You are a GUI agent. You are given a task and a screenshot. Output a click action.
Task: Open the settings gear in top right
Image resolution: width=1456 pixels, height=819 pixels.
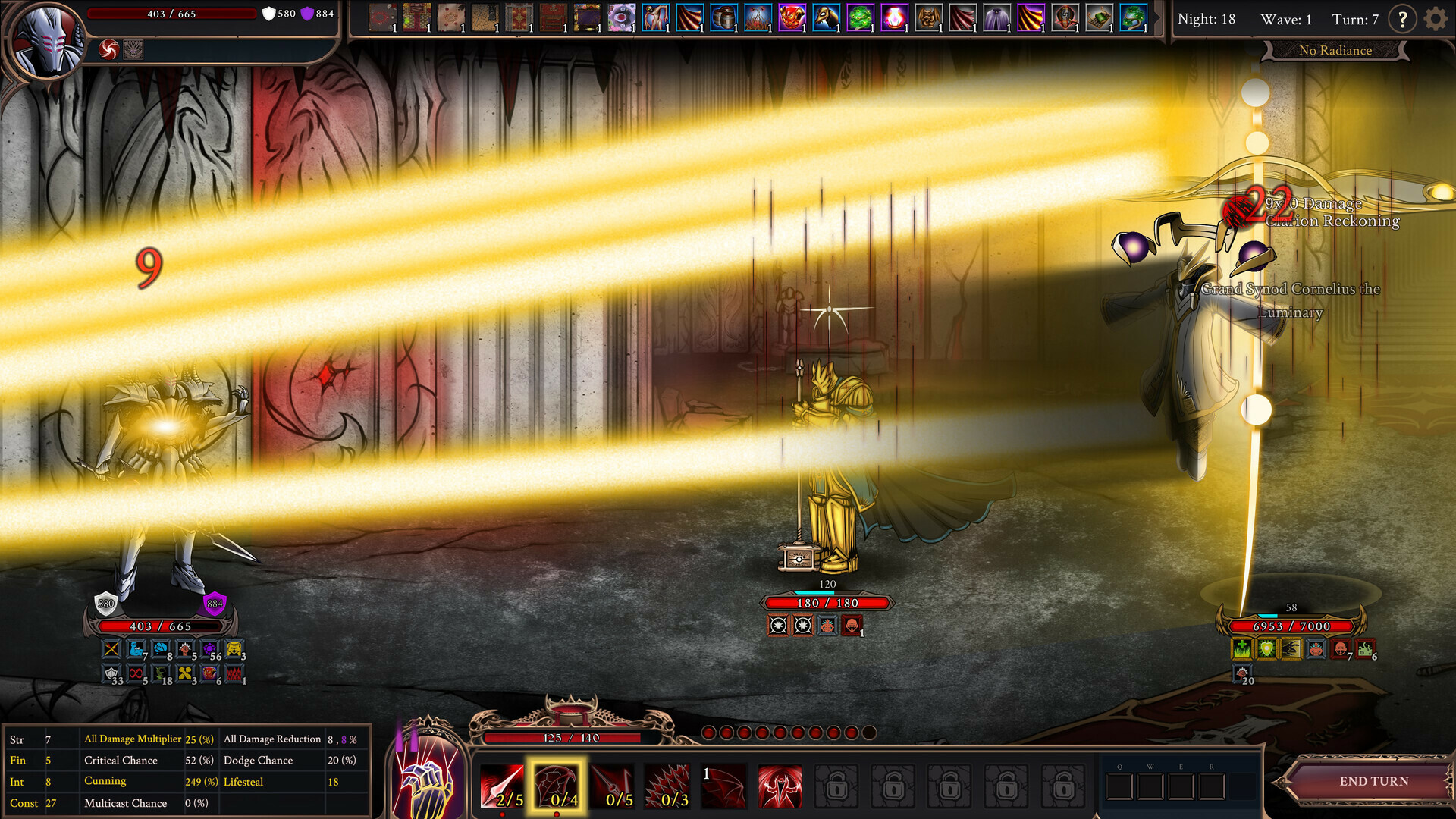pyautogui.click(x=1435, y=19)
